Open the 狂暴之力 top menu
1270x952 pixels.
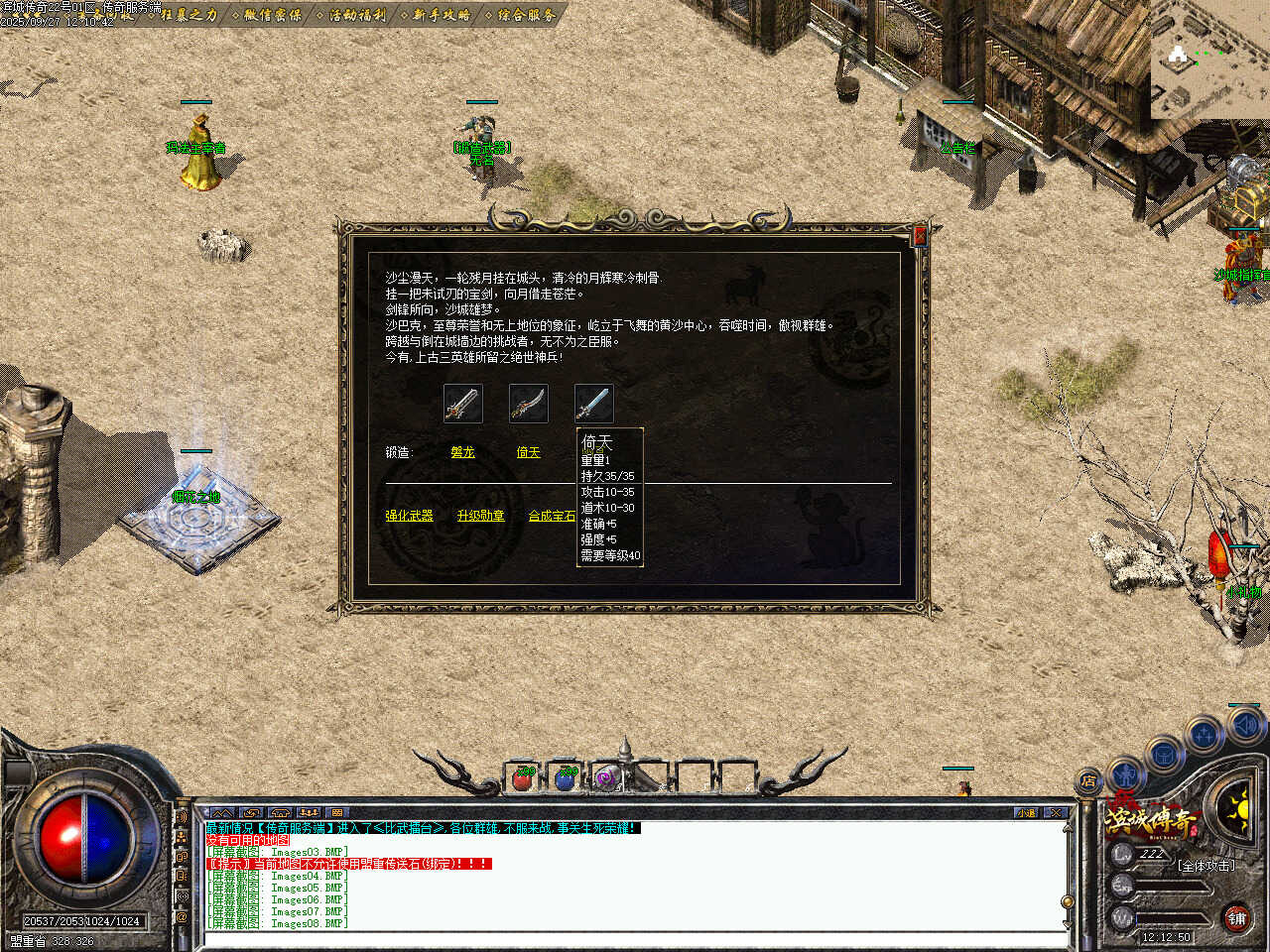click(189, 15)
